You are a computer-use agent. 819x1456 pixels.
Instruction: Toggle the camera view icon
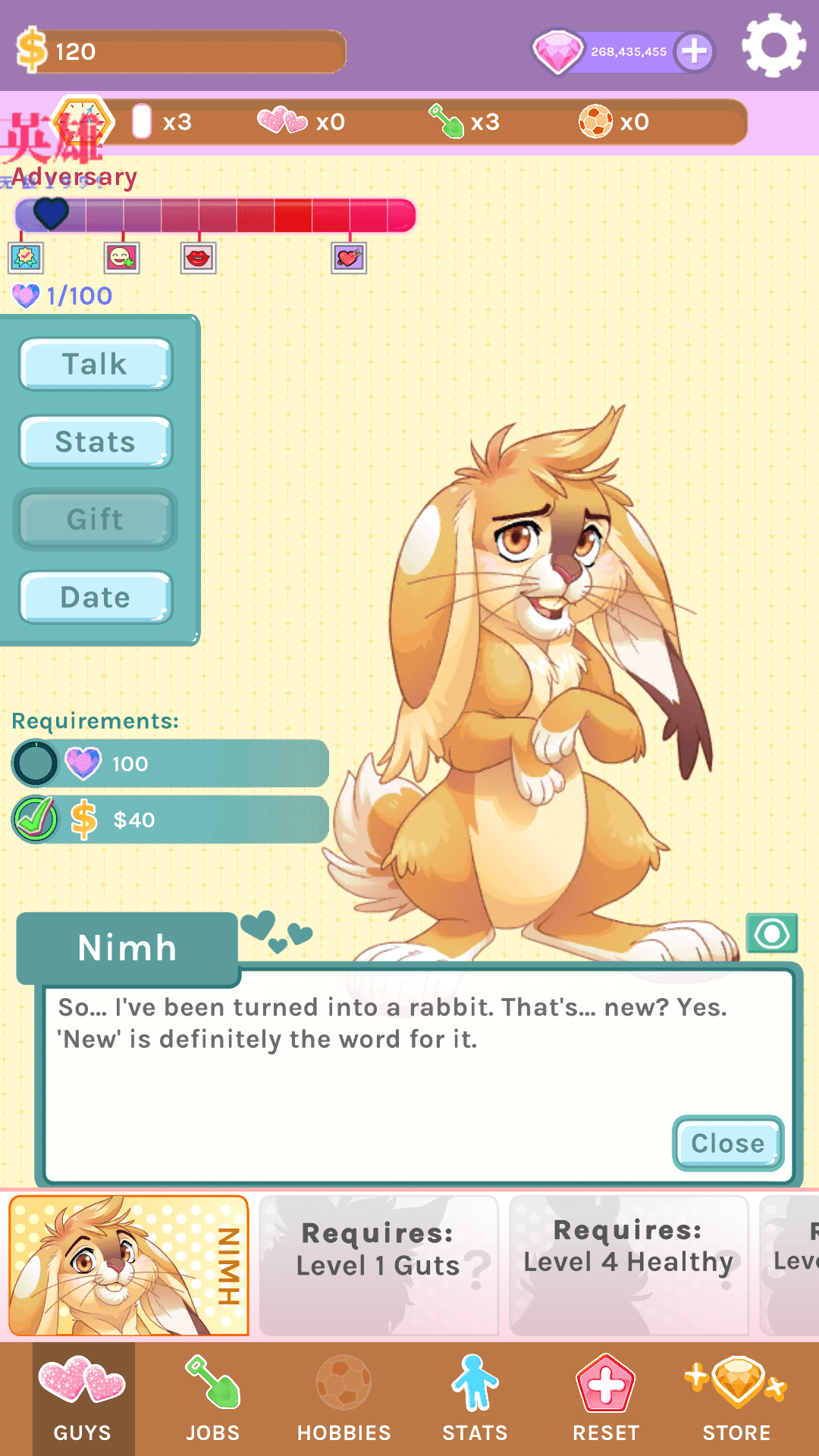point(771,934)
